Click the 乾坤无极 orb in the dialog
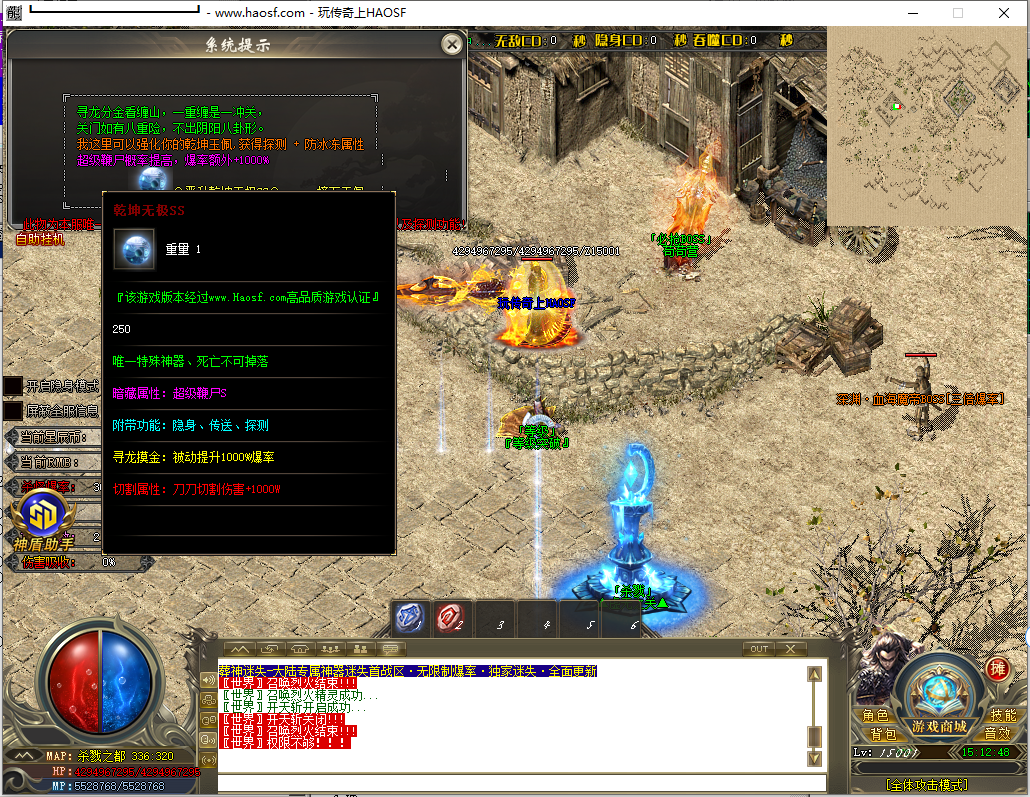Viewport: 1030px width, 797px height. click(x=152, y=182)
